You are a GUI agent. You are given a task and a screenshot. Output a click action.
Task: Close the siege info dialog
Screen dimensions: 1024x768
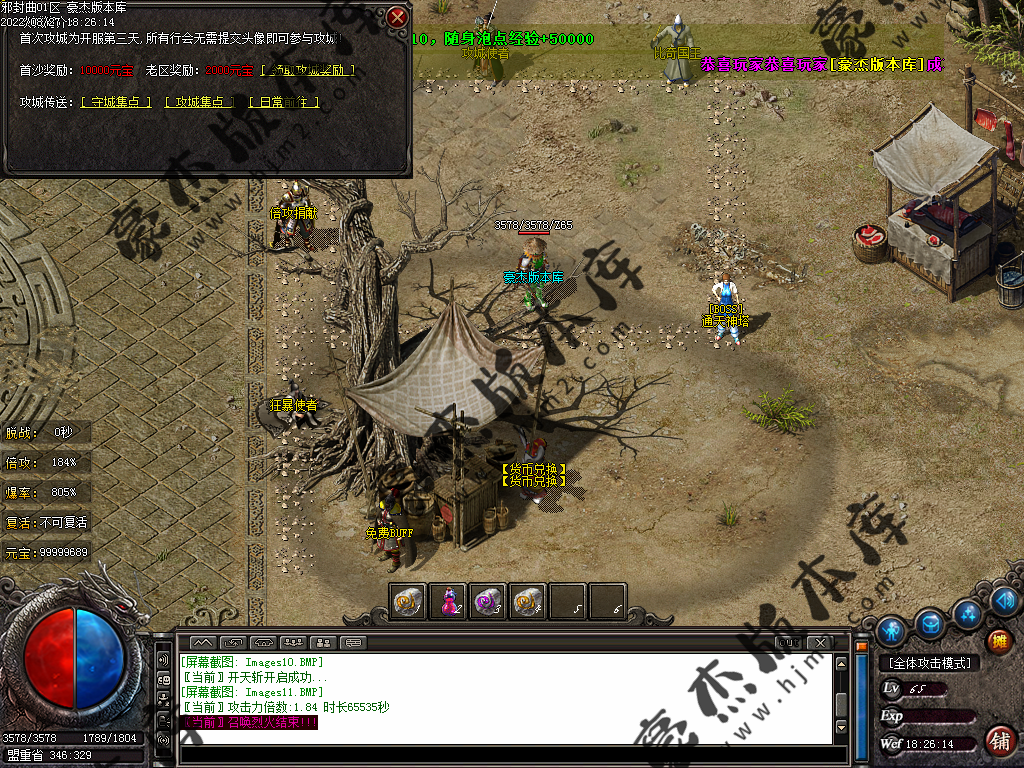[x=397, y=17]
